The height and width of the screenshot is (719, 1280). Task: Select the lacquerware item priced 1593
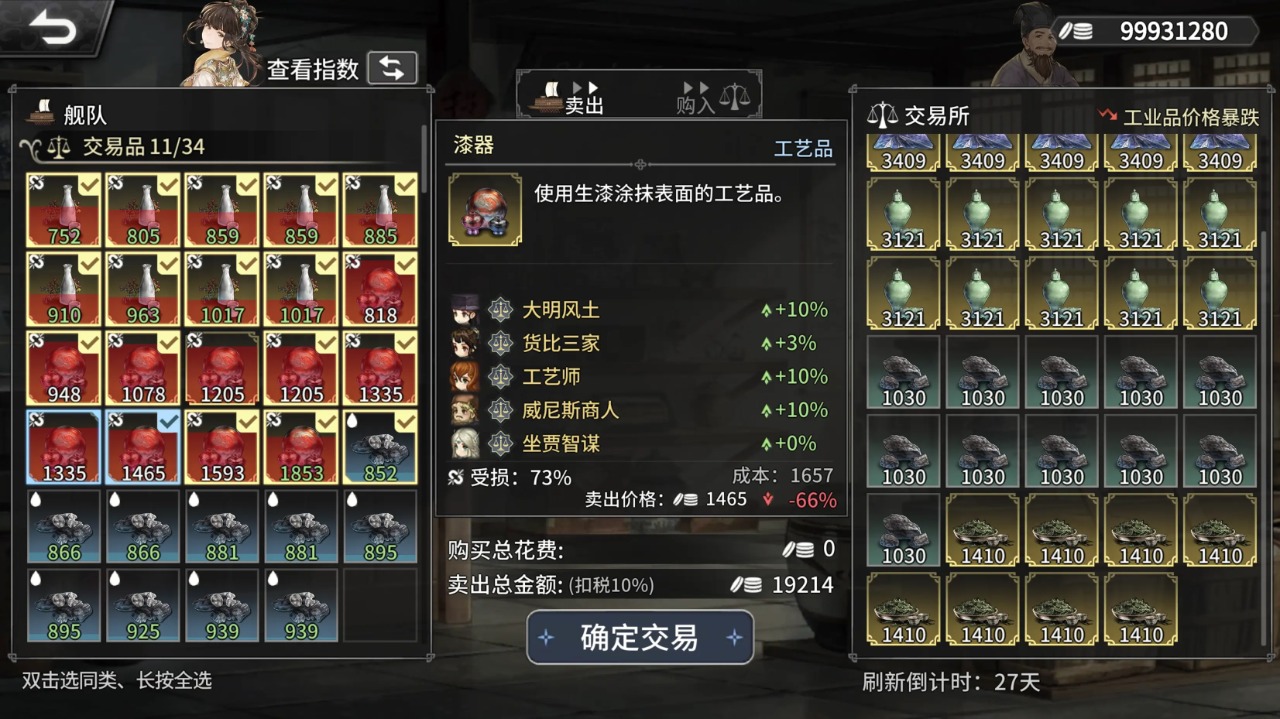coord(222,447)
